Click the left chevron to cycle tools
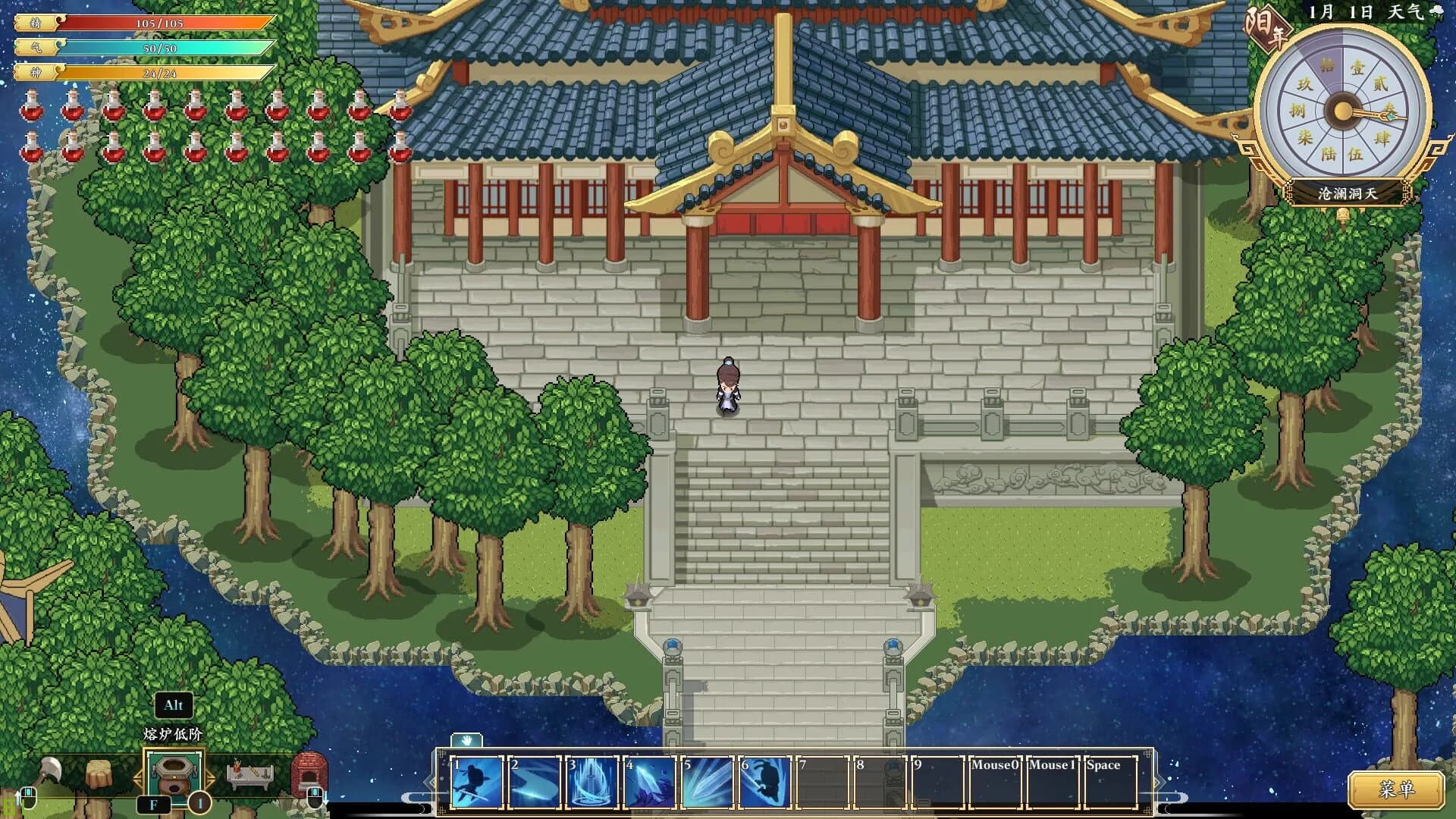Screen dimensions: 1456x819 pyautogui.click(x=140, y=778)
